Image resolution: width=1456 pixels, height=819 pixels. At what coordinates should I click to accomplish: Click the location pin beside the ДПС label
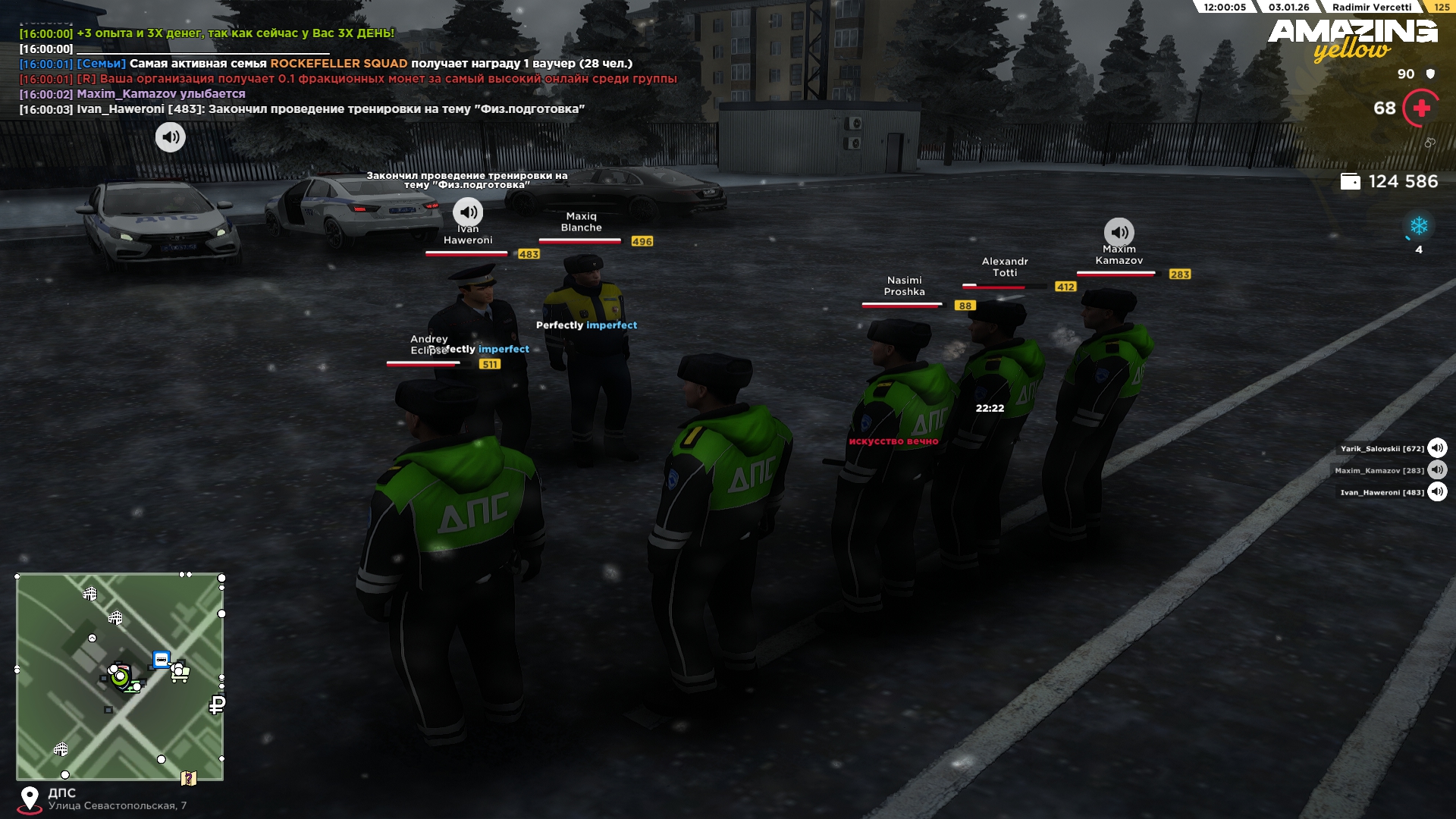[x=30, y=799]
